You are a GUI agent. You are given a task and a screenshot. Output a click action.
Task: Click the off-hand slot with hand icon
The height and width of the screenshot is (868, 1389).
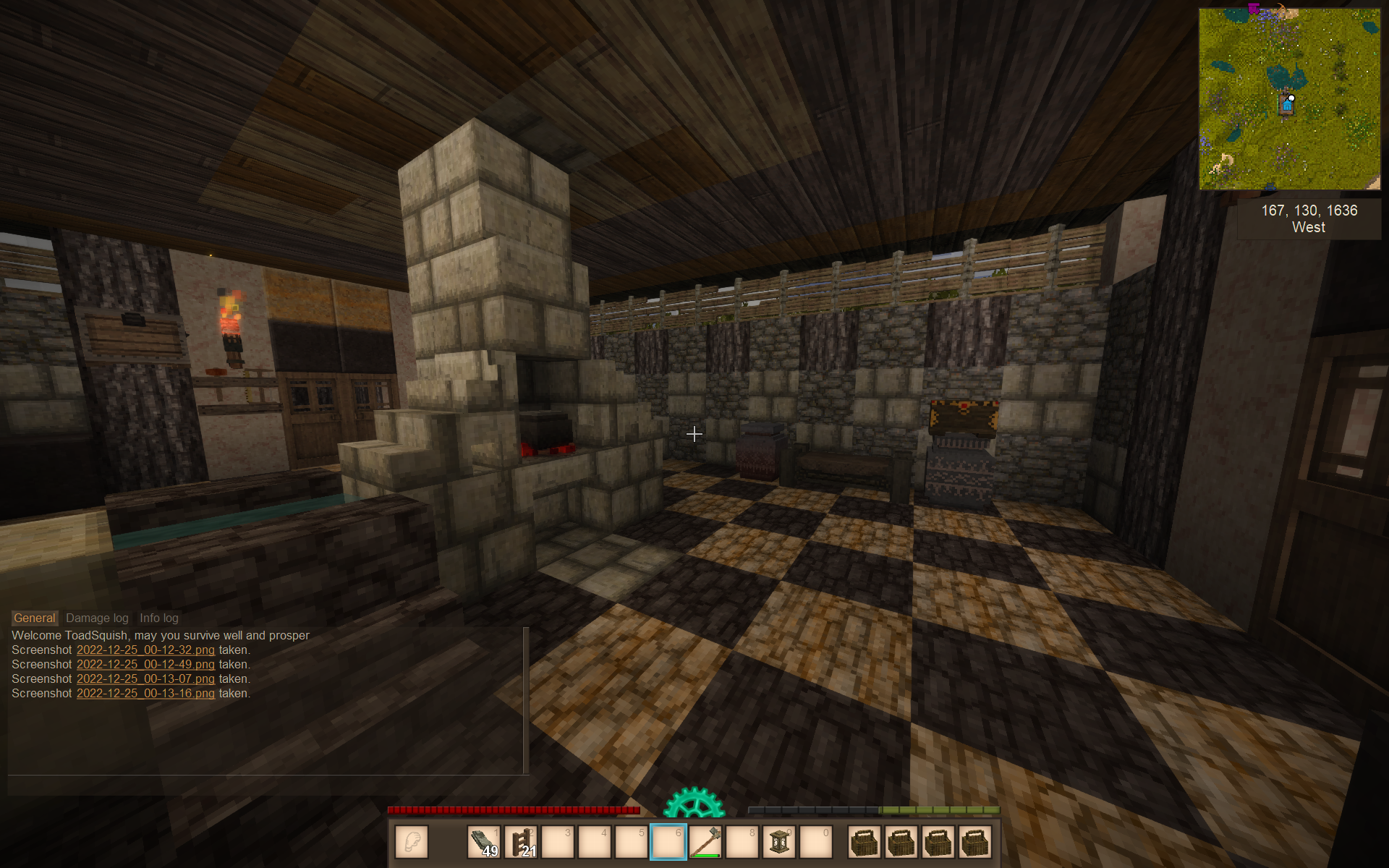[x=412, y=842]
